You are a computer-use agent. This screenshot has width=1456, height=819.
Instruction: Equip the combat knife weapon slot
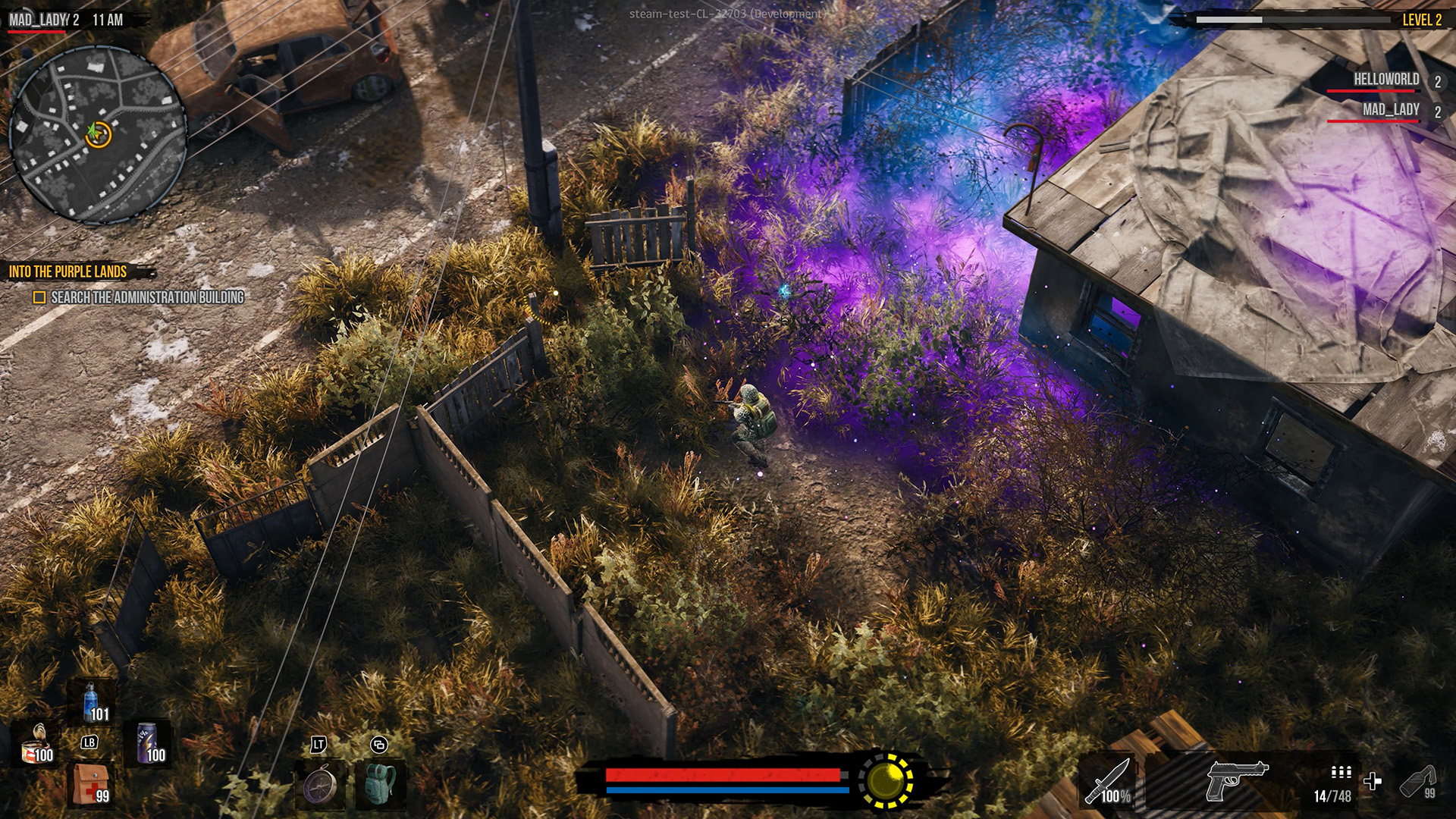click(x=1109, y=781)
